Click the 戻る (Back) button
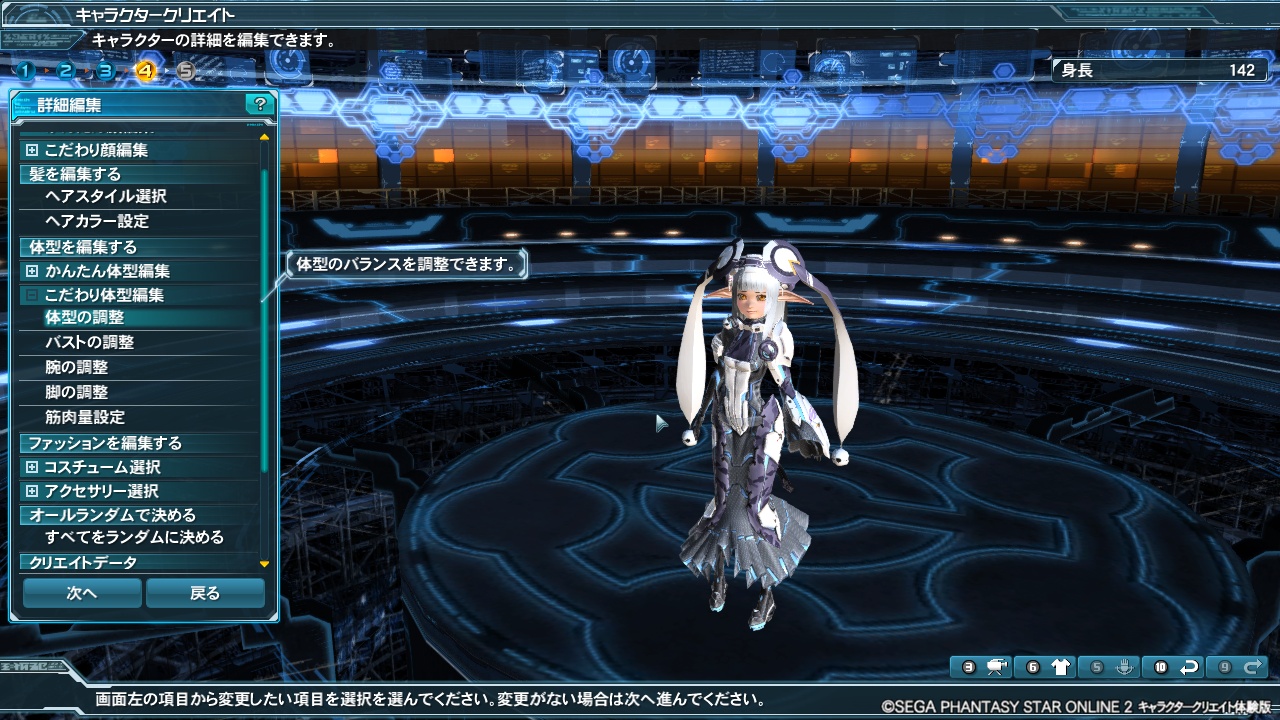The image size is (1280, 720). pos(205,593)
